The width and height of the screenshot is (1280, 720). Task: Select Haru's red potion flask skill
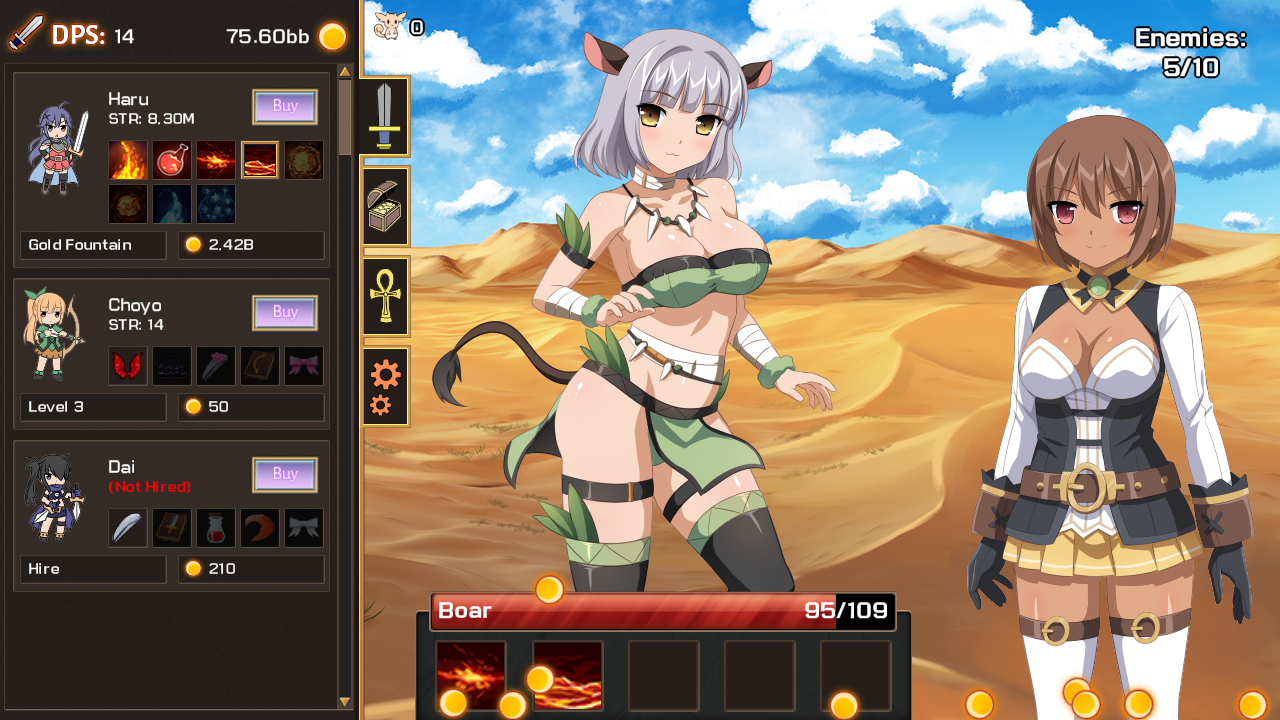[171, 160]
